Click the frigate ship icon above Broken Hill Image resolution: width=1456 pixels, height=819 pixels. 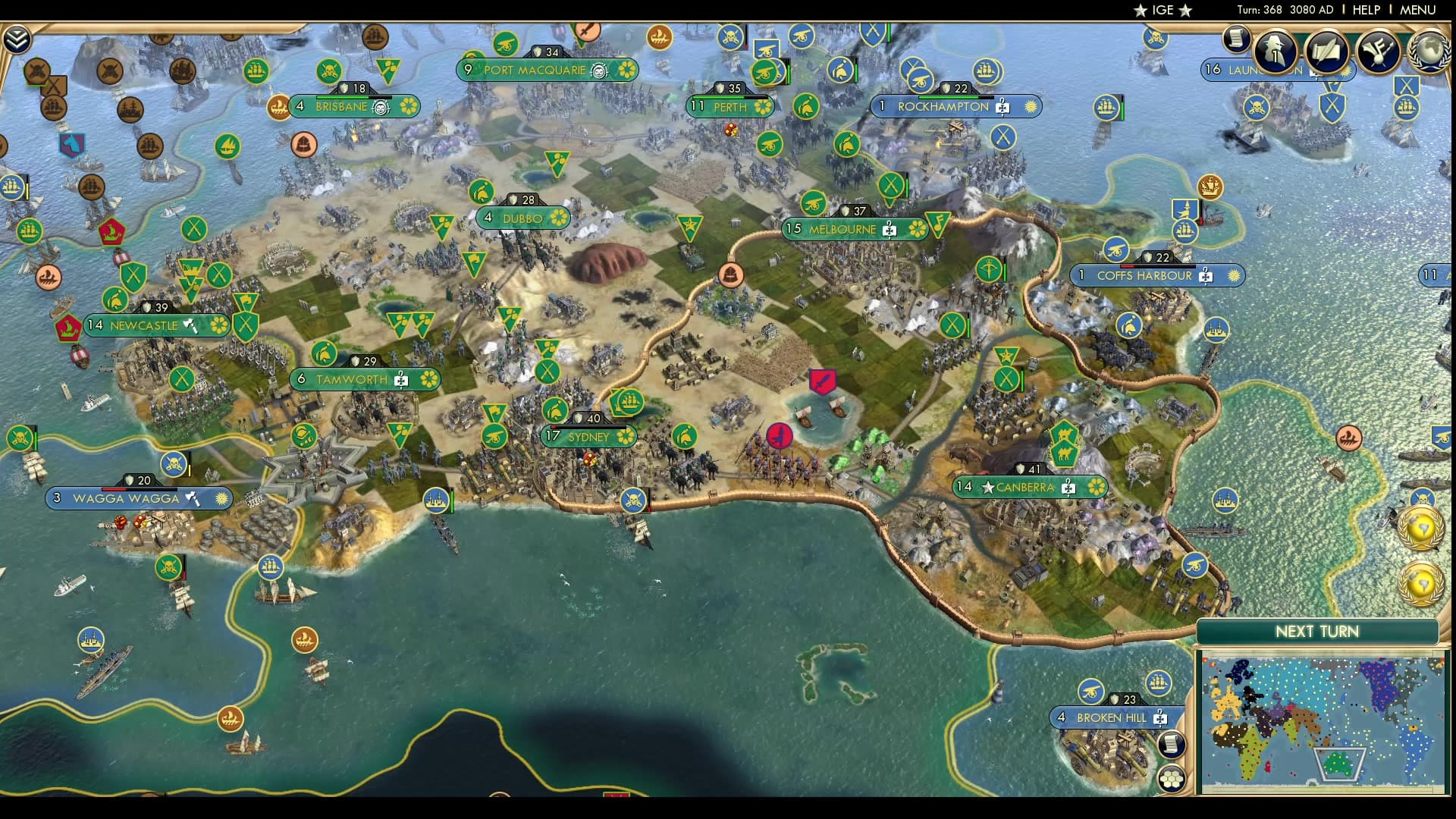(1158, 682)
